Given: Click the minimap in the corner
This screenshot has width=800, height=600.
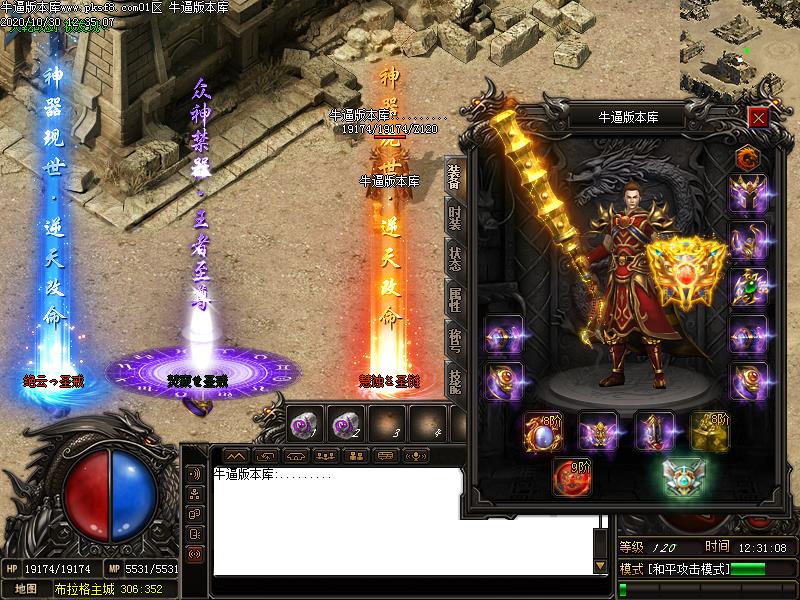Looking at the screenshot, I should tap(740, 45).
